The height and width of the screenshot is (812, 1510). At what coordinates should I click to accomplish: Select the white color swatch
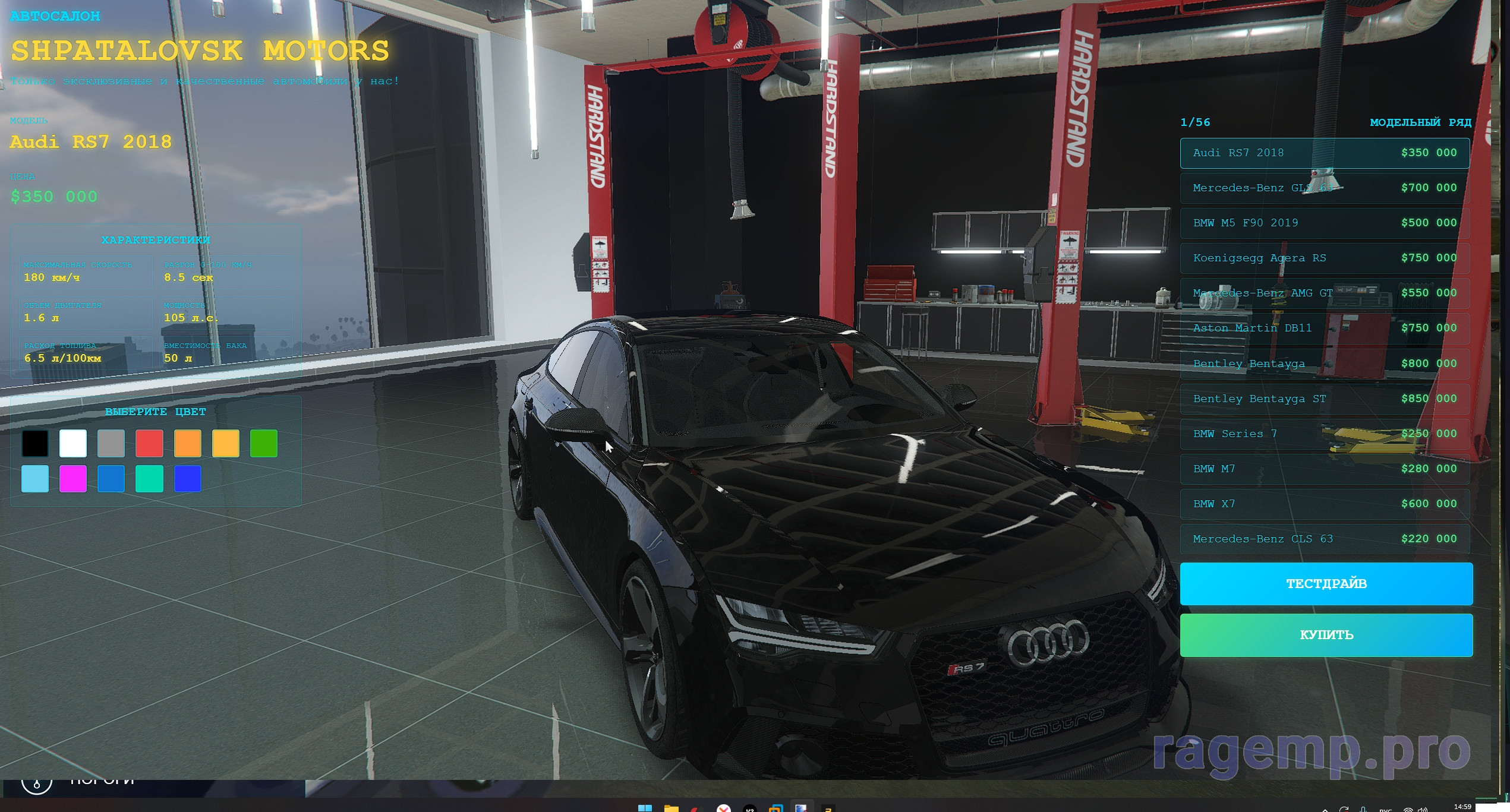pyautogui.click(x=73, y=443)
